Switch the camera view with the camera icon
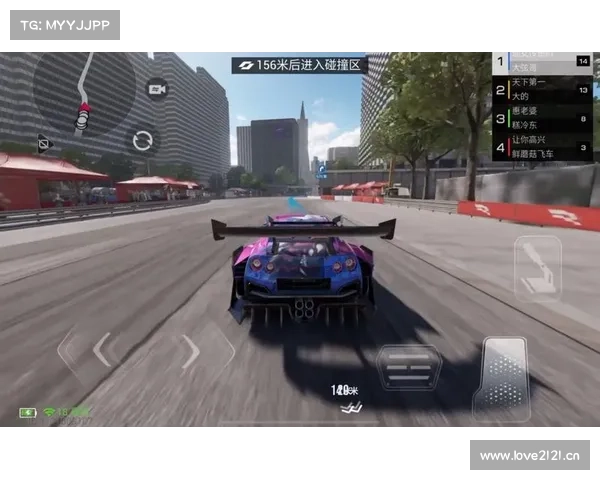Viewport: 600px width, 480px height. (157, 90)
